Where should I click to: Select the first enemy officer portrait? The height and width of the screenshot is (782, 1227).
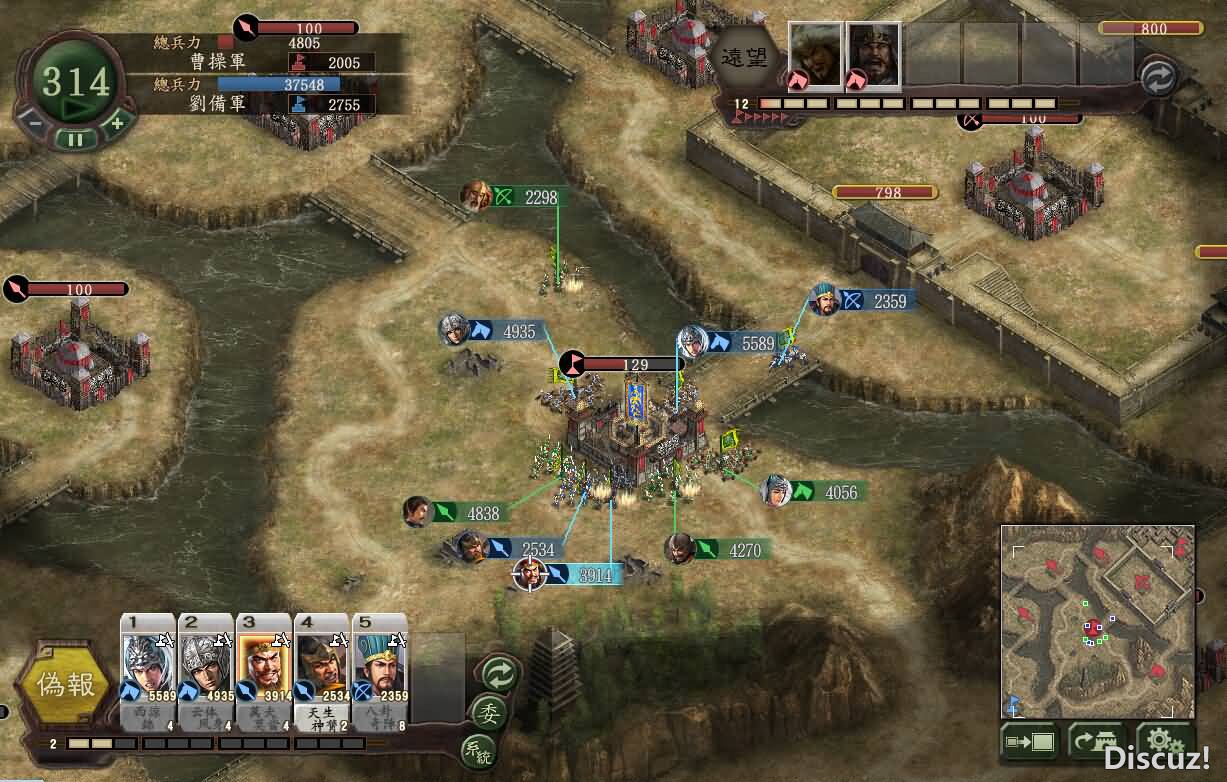(816, 54)
